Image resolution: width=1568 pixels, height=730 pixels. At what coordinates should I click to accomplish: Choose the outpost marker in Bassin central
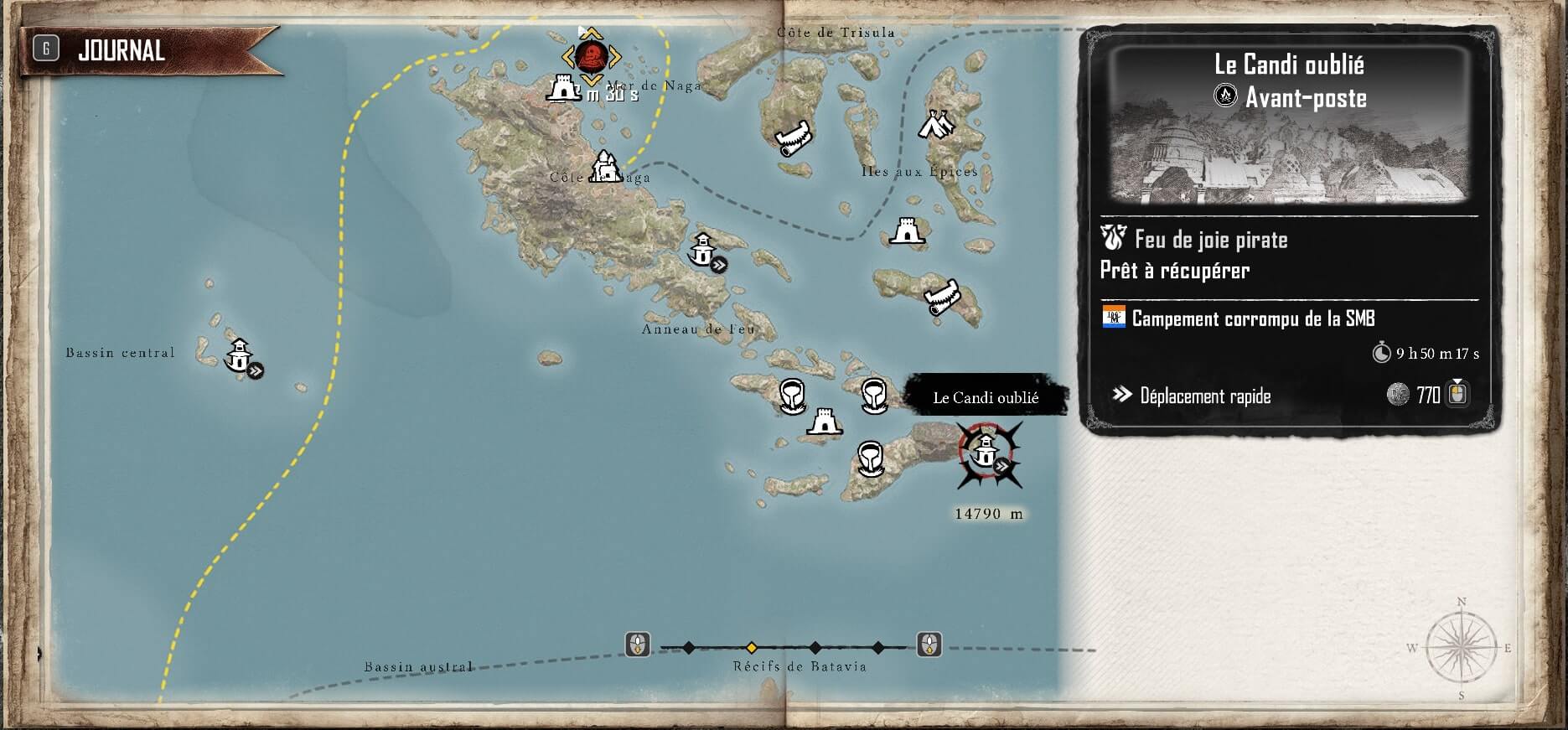[x=240, y=355]
